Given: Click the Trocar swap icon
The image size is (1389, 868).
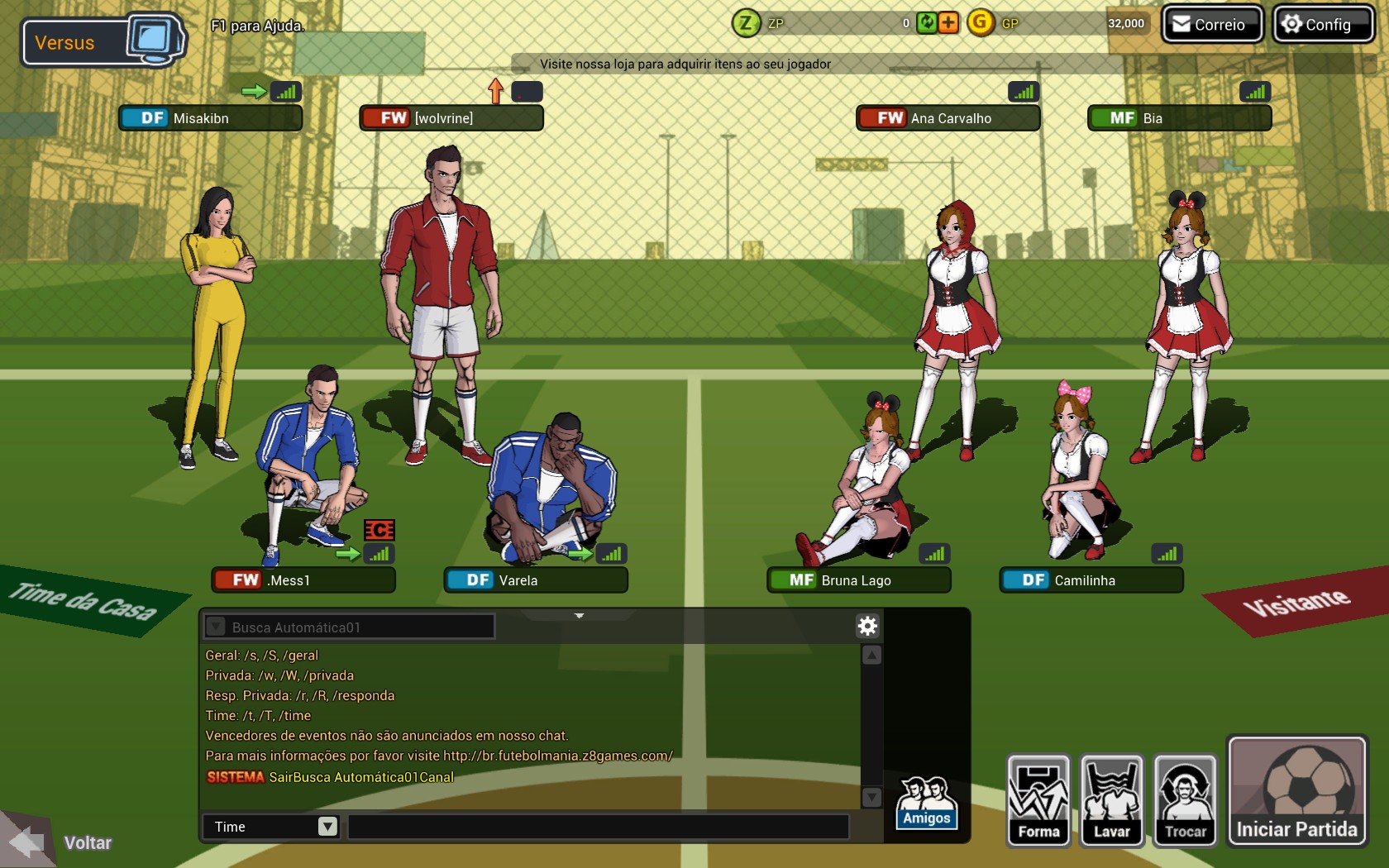Looking at the screenshot, I should [1186, 798].
